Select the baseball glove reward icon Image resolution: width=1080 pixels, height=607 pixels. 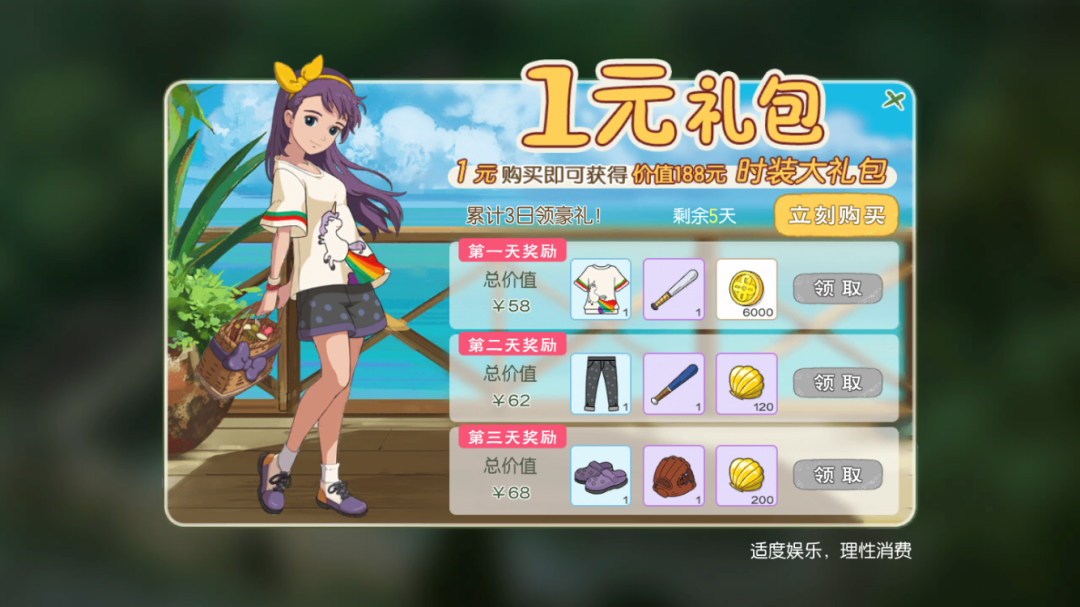[x=673, y=475]
